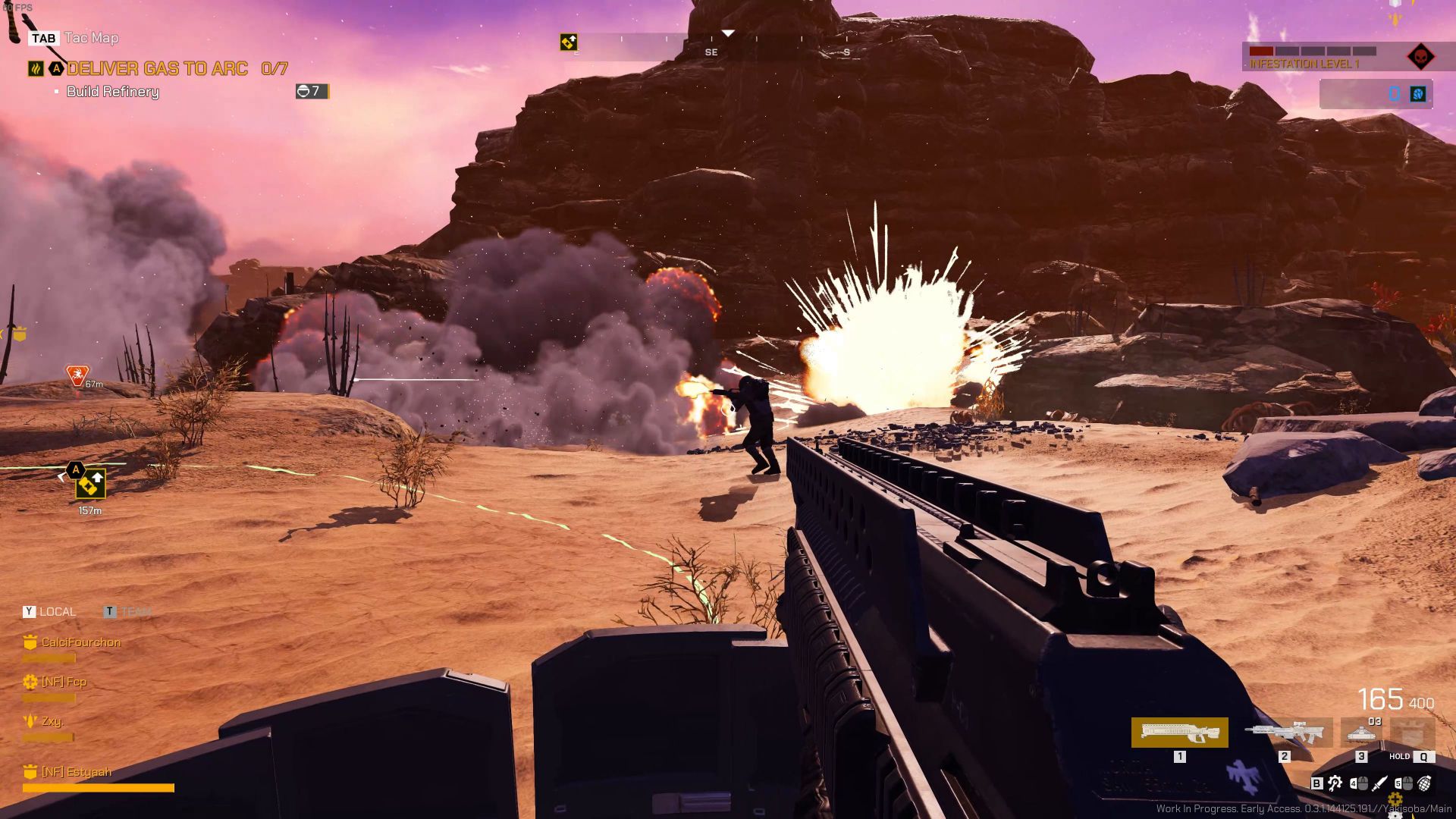This screenshot has height=819, width=1456.
Task: Click the objective A waypoint marker at 157m
Action: click(90, 483)
